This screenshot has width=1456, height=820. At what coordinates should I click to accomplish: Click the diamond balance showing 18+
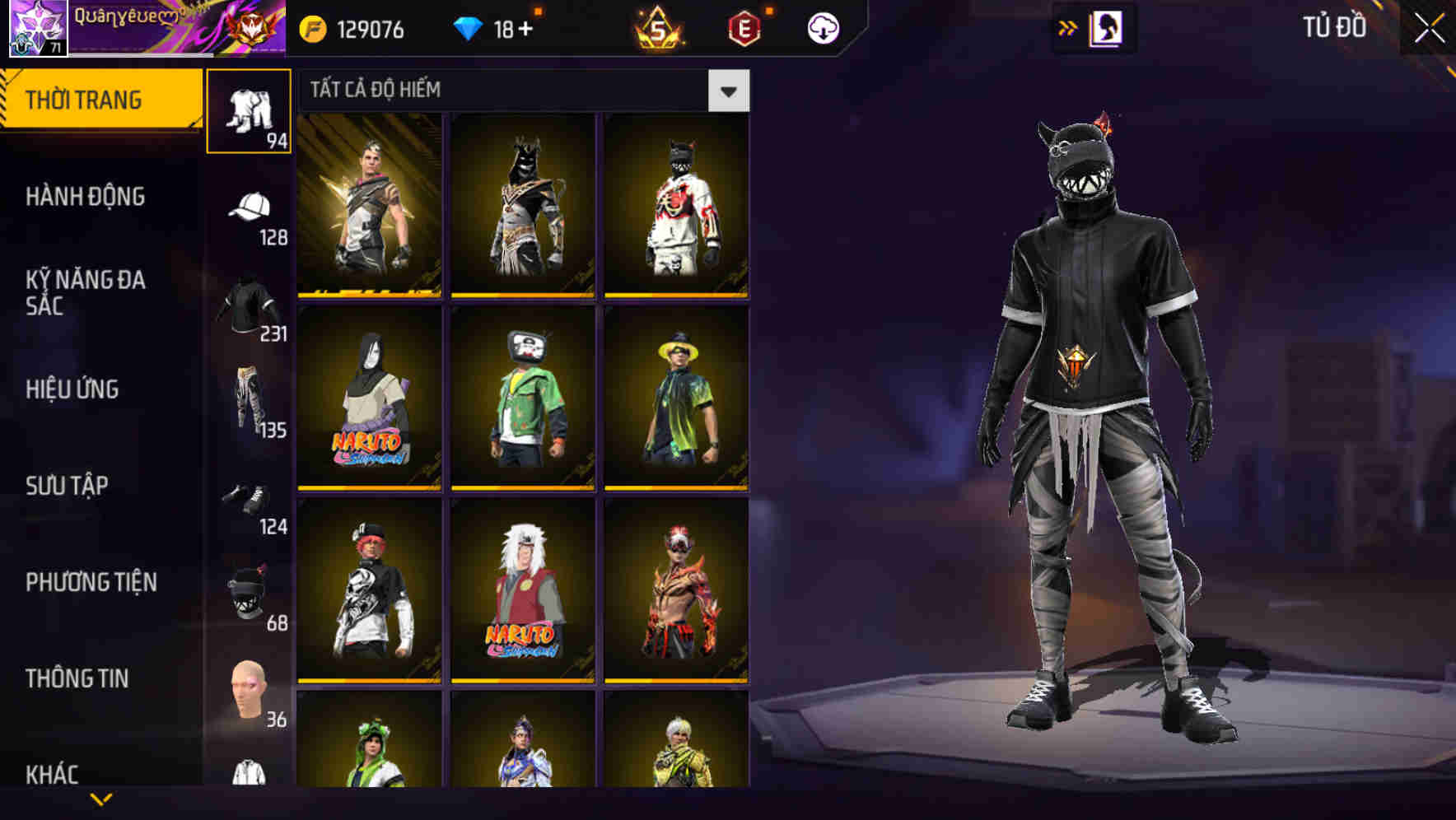pyautogui.click(x=494, y=26)
